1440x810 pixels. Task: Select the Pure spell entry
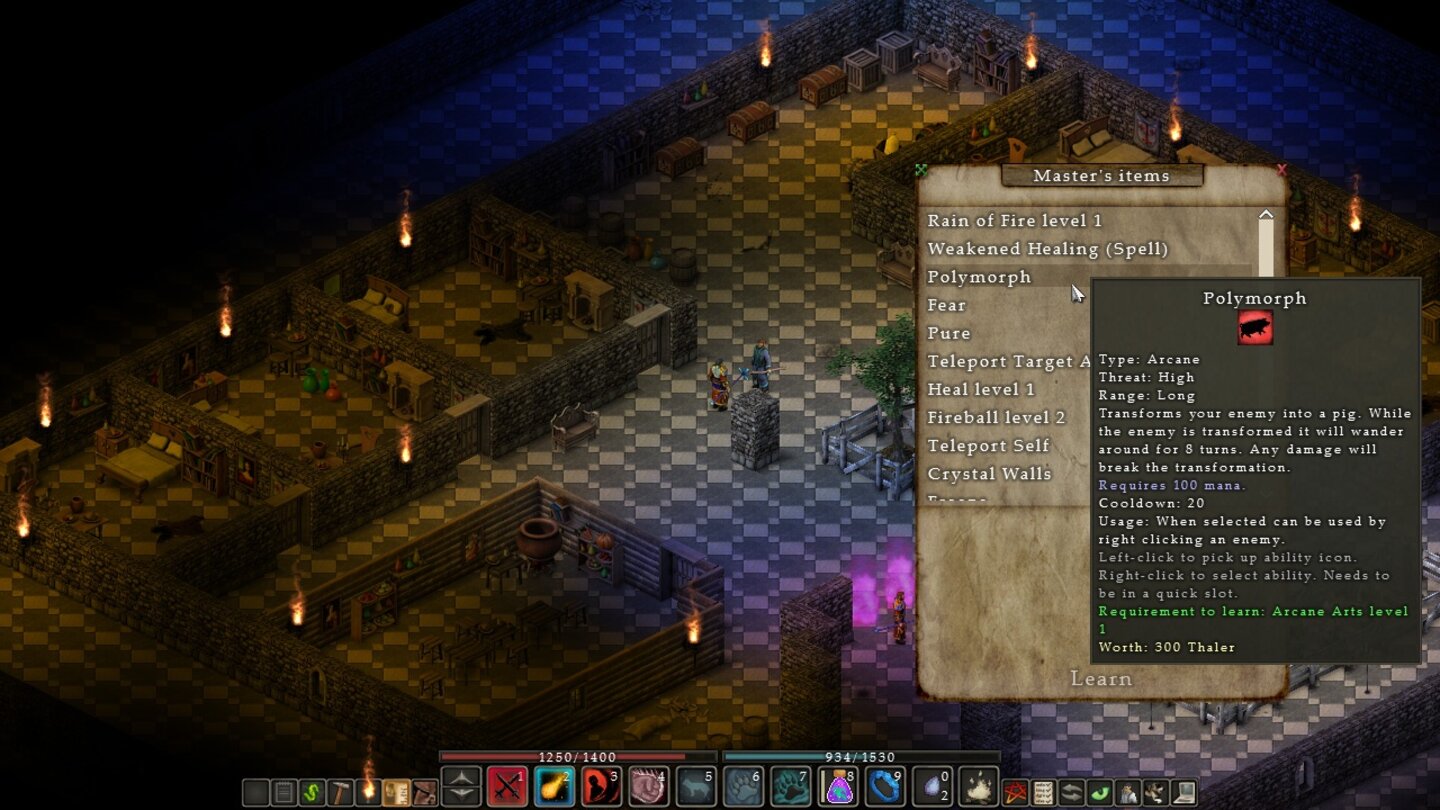click(949, 333)
